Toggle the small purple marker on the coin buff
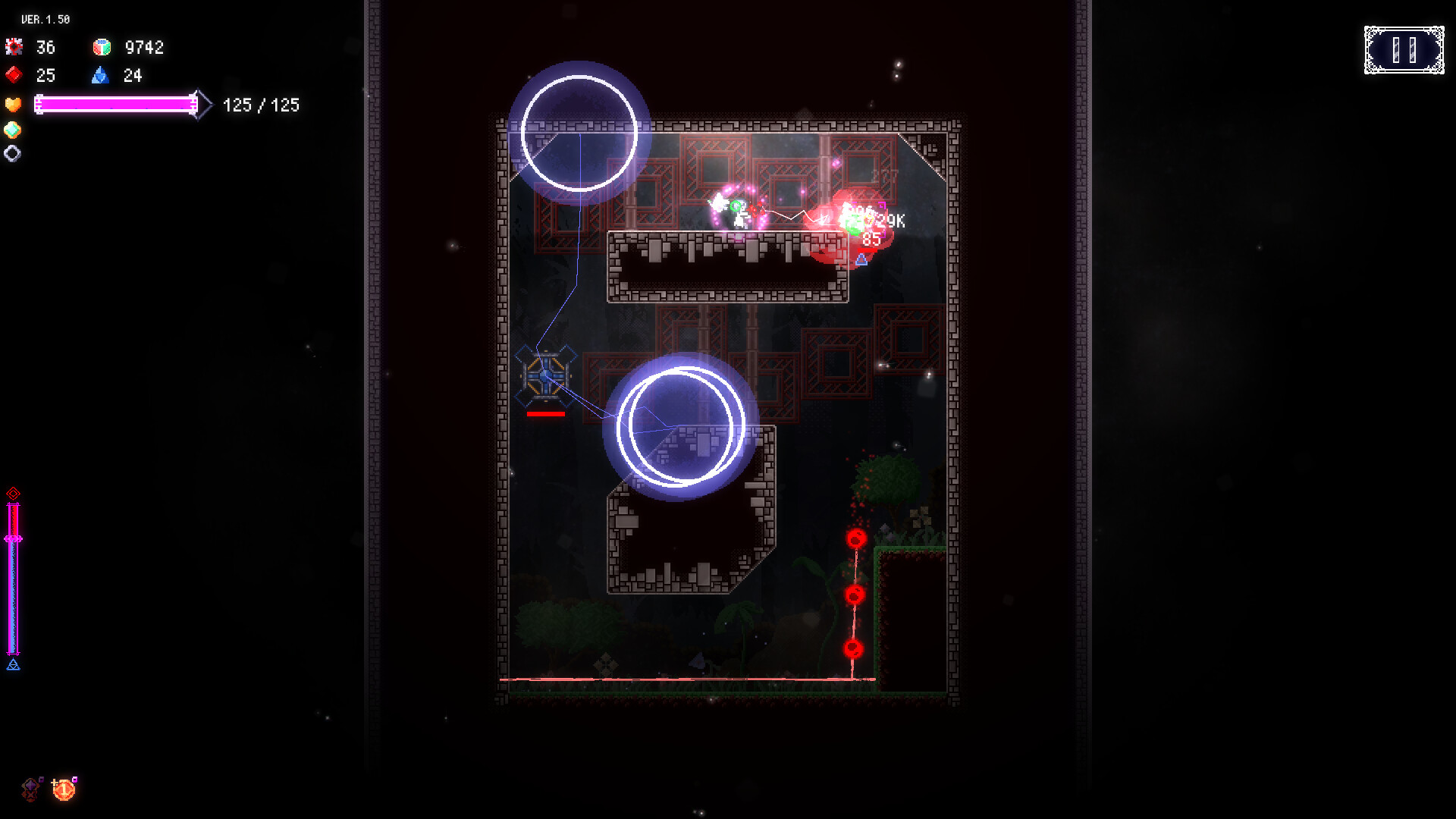 pyautogui.click(x=74, y=779)
